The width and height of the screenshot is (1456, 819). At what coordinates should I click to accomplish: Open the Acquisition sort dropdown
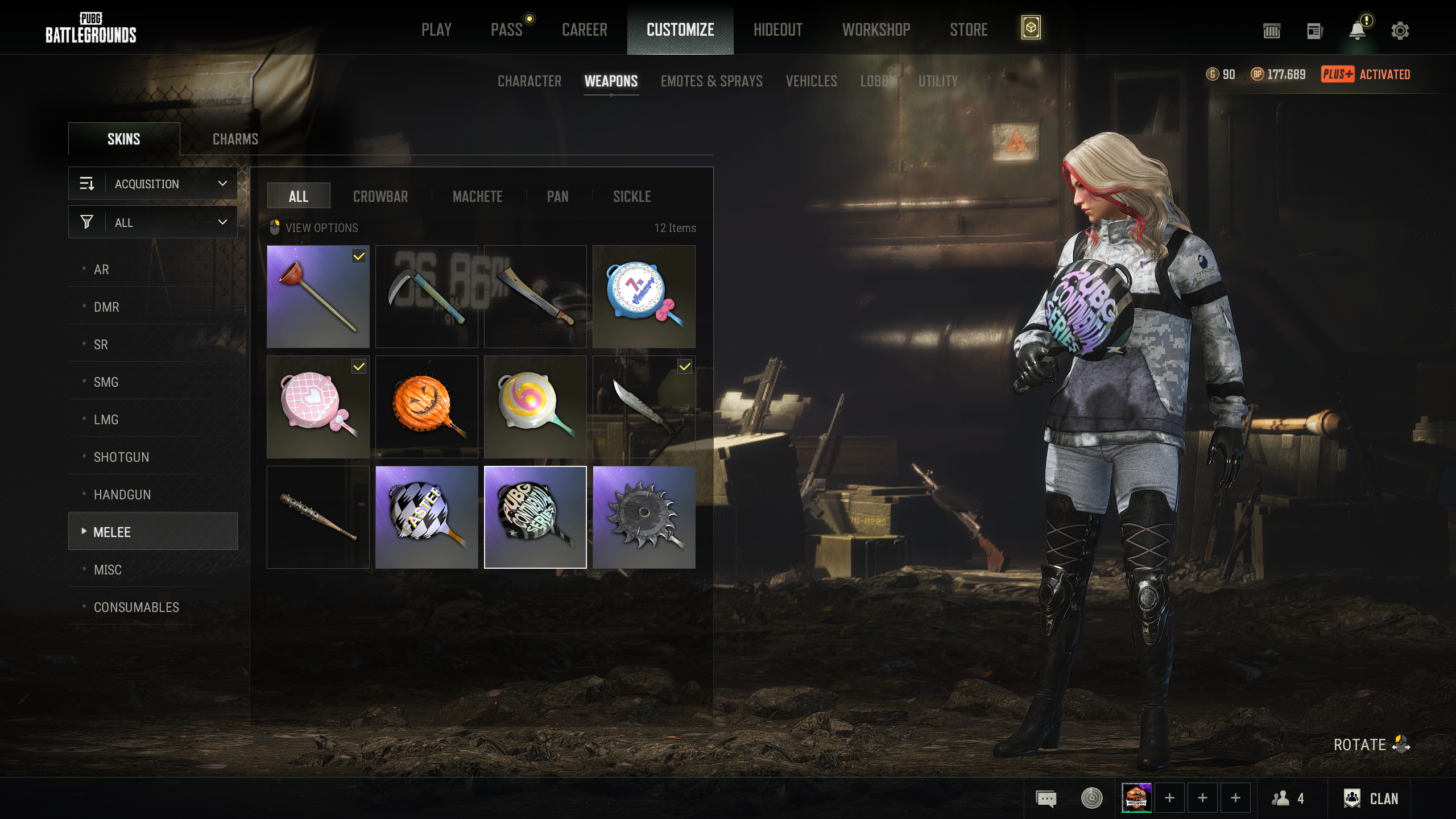pyautogui.click(x=153, y=184)
